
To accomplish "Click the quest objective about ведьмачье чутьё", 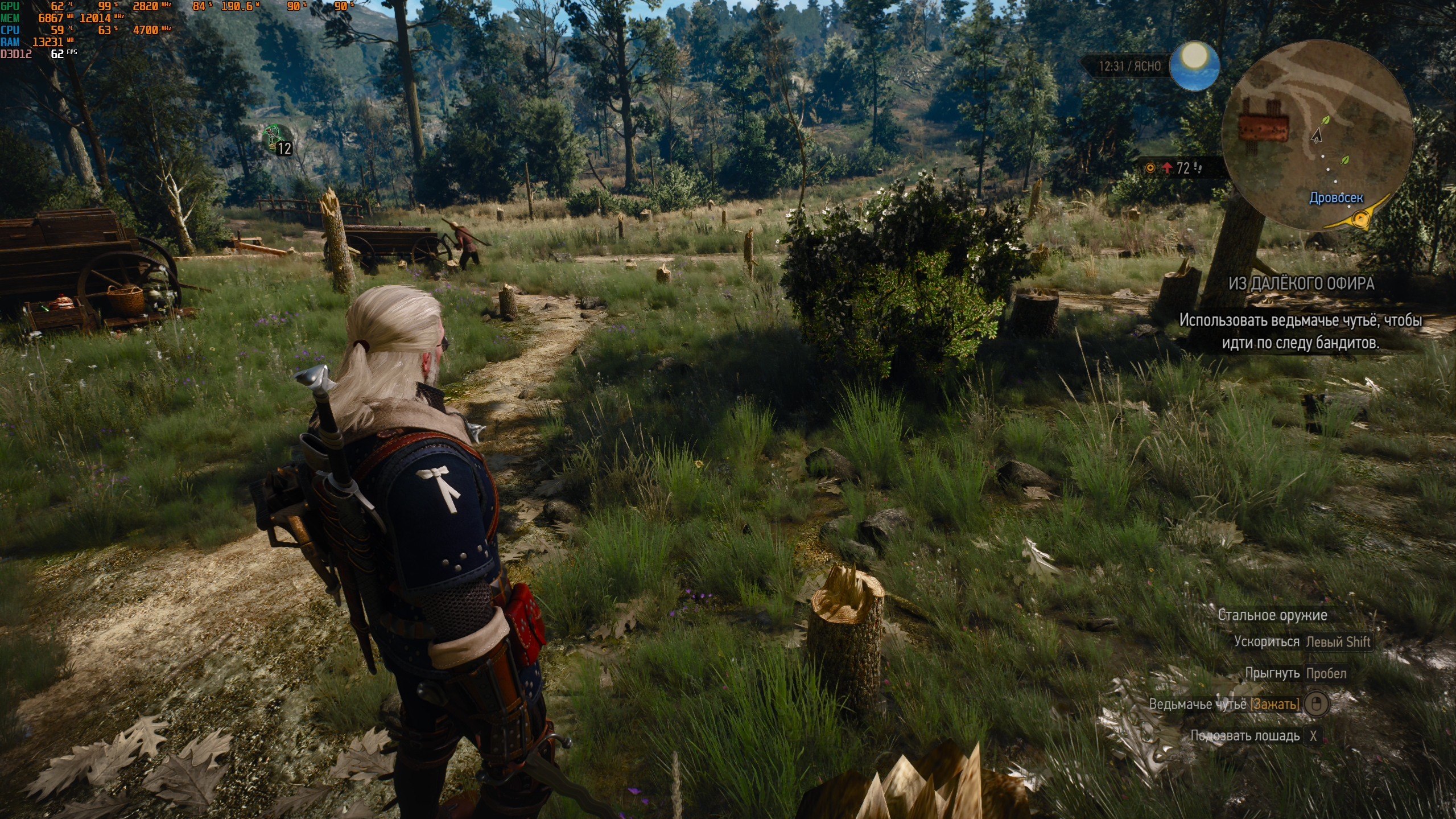I will (x=1300, y=331).
